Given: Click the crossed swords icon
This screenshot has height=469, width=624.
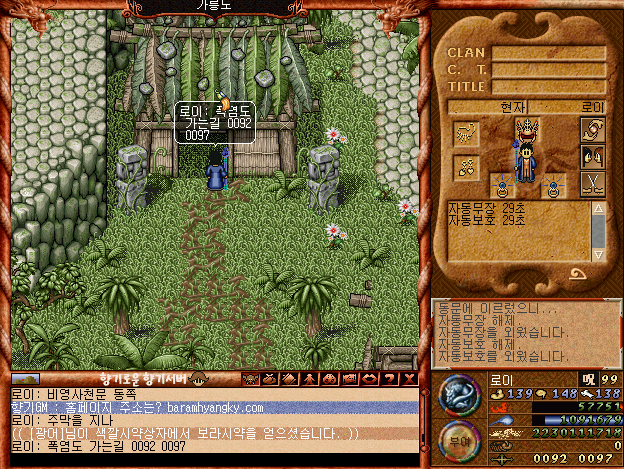Looking at the screenshot, I should pyautogui.click(x=592, y=184).
